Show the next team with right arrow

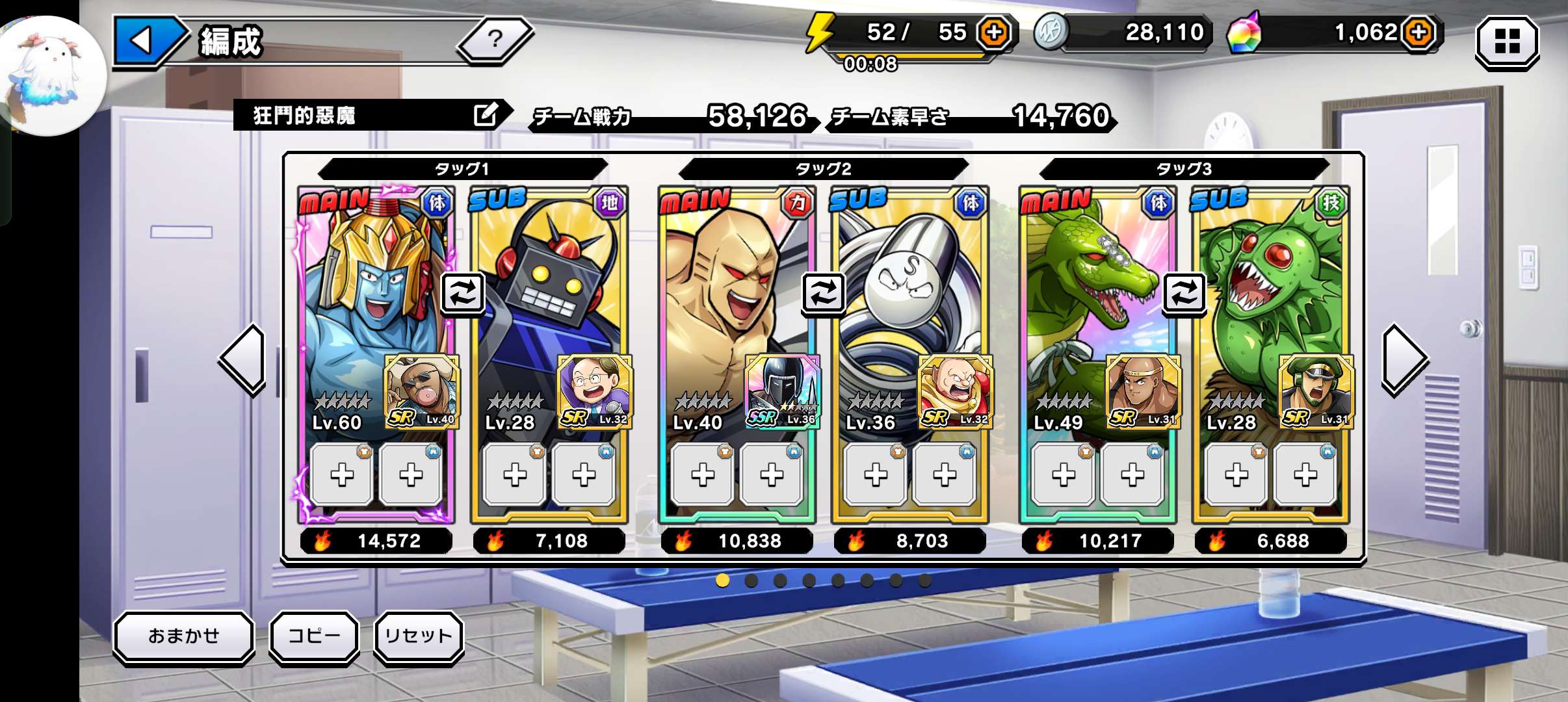(x=1403, y=359)
